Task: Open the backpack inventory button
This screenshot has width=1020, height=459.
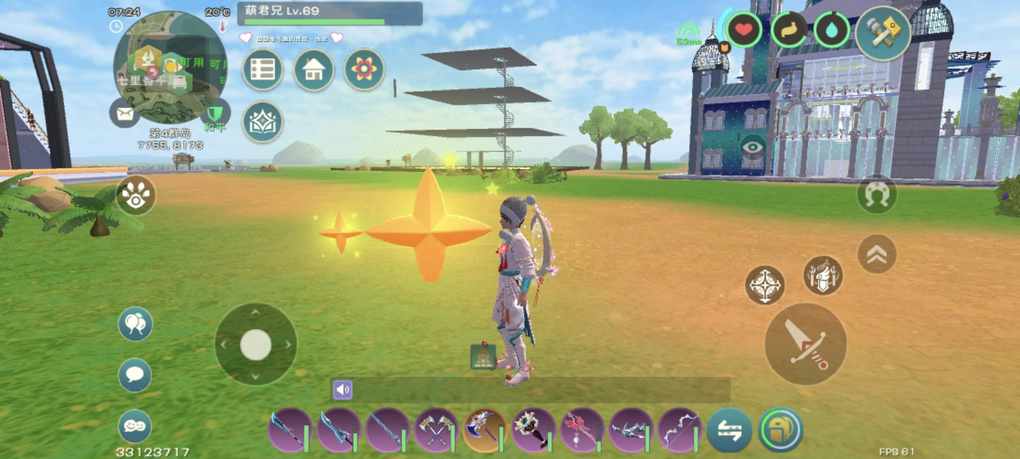Action: click(x=780, y=430)
